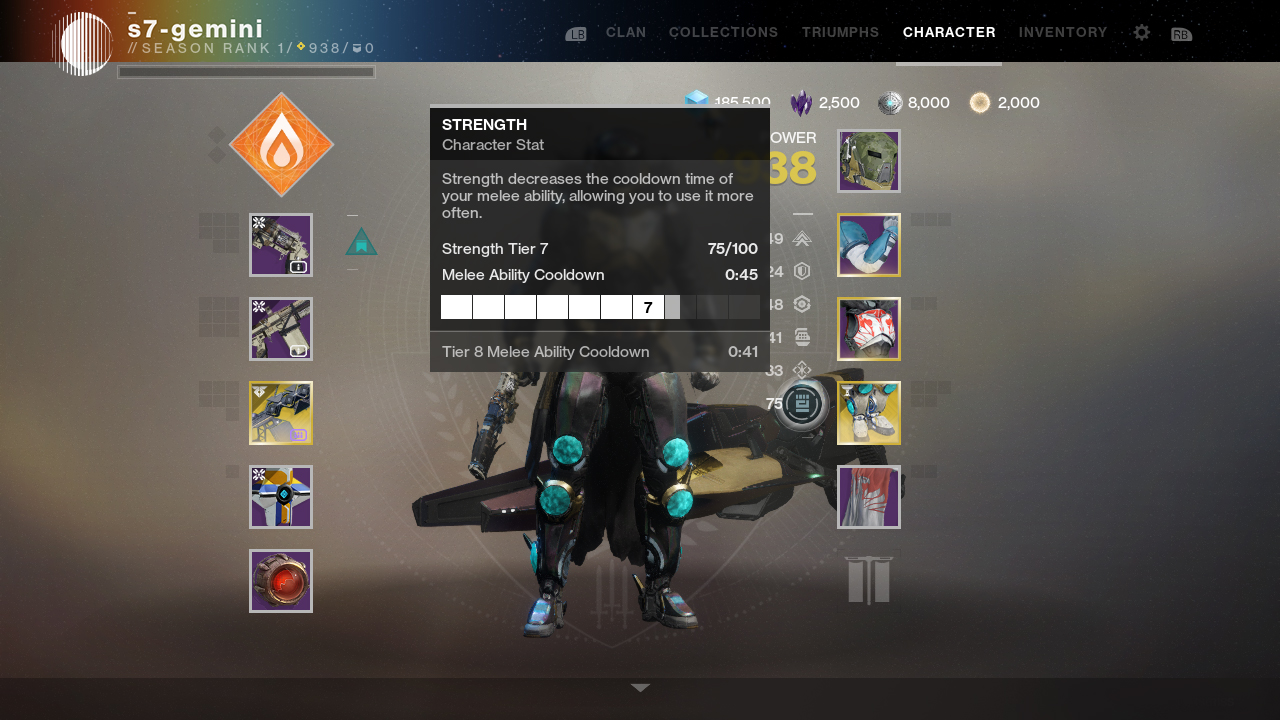The width and height of the screenshot is (1280, 720).
Task: Open the Collections tab
Action: click(x=723, y=32)
